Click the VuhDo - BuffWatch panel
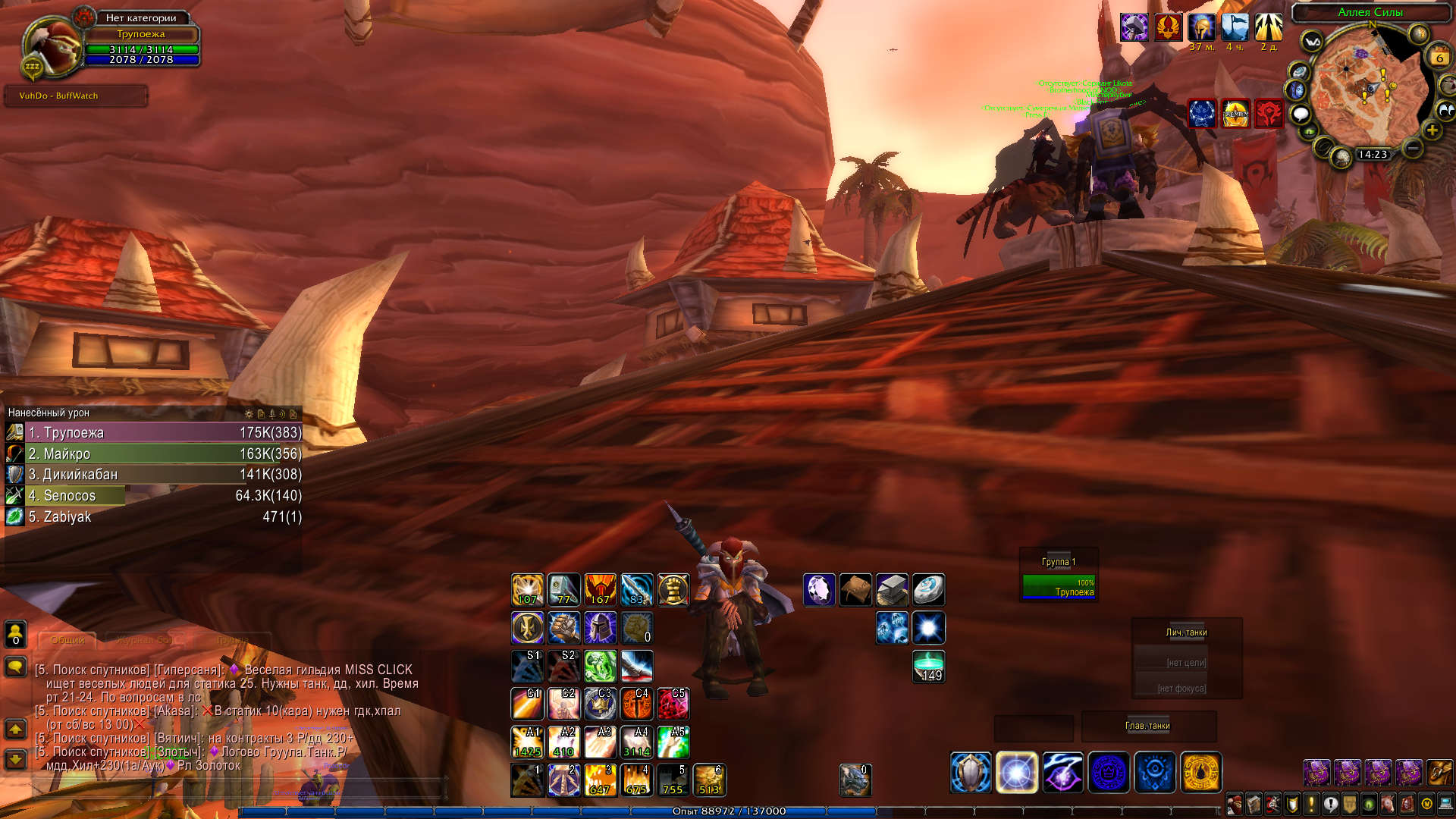 tap(76, 96)
